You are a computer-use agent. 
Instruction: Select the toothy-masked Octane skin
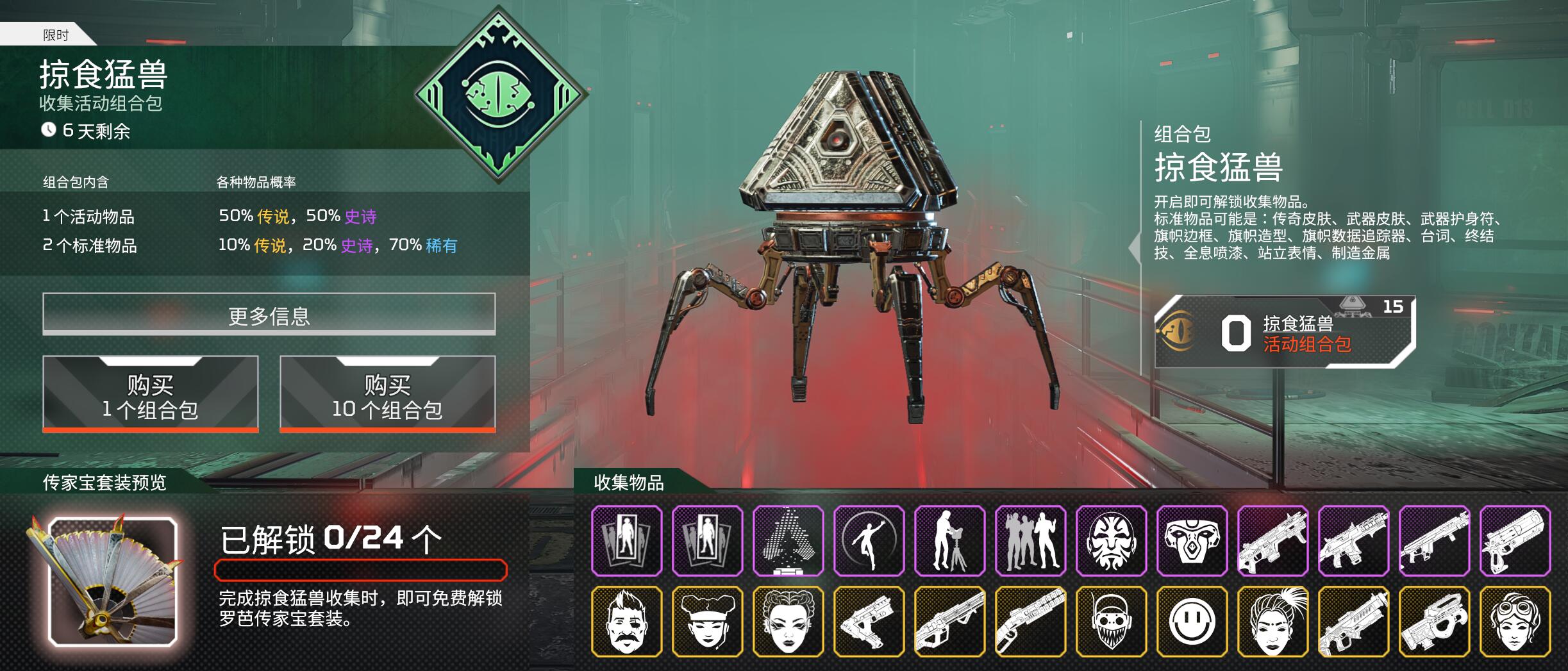[x=1111, y=622]
